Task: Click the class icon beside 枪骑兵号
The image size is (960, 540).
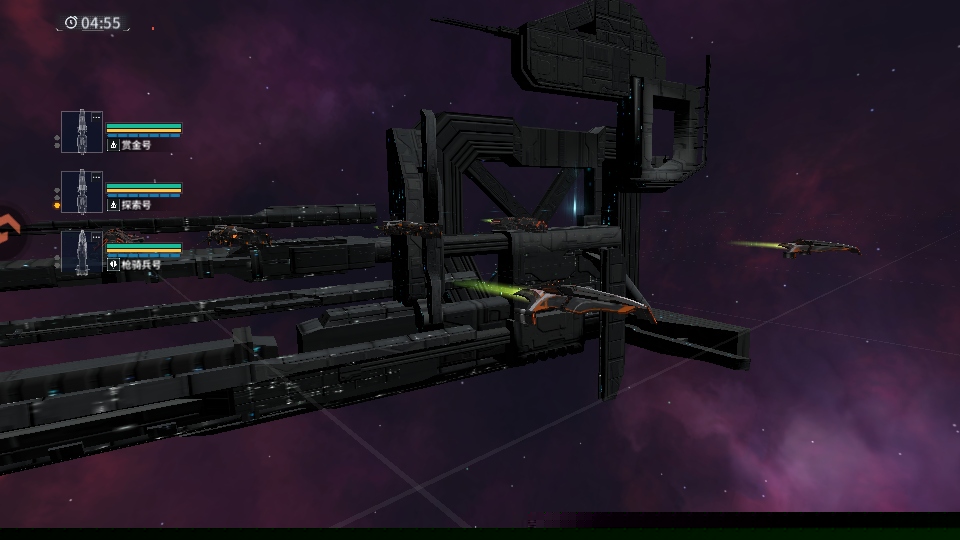Action: (113, 265)
